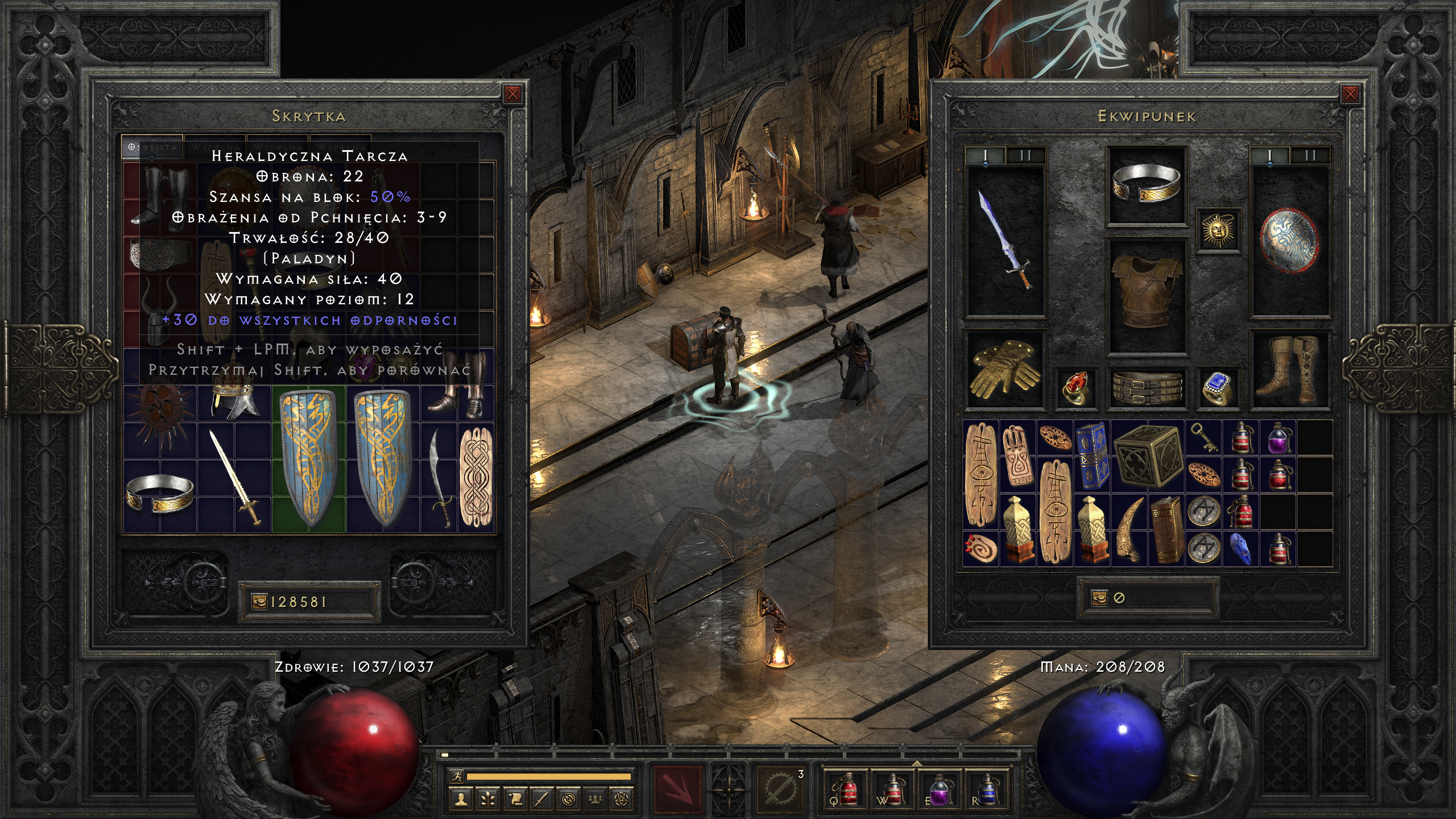Viewport: 1456px width, 819px height.
Task: Open the quest log scroll button
Action: 515,799
